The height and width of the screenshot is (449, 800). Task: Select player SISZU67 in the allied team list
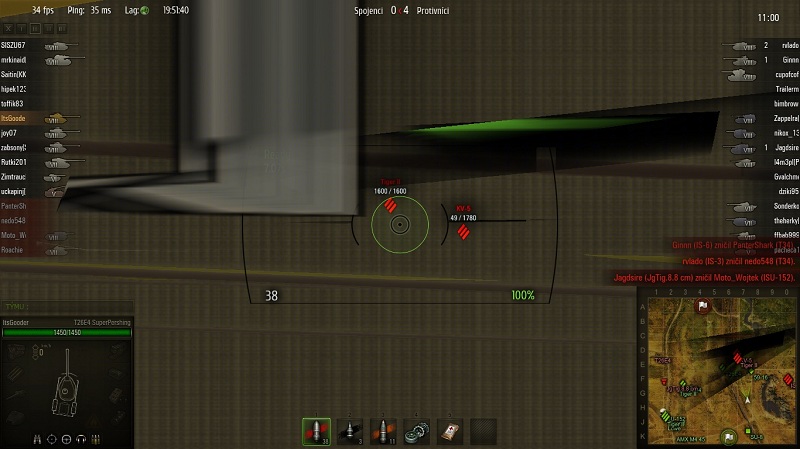tap(14, 46)
